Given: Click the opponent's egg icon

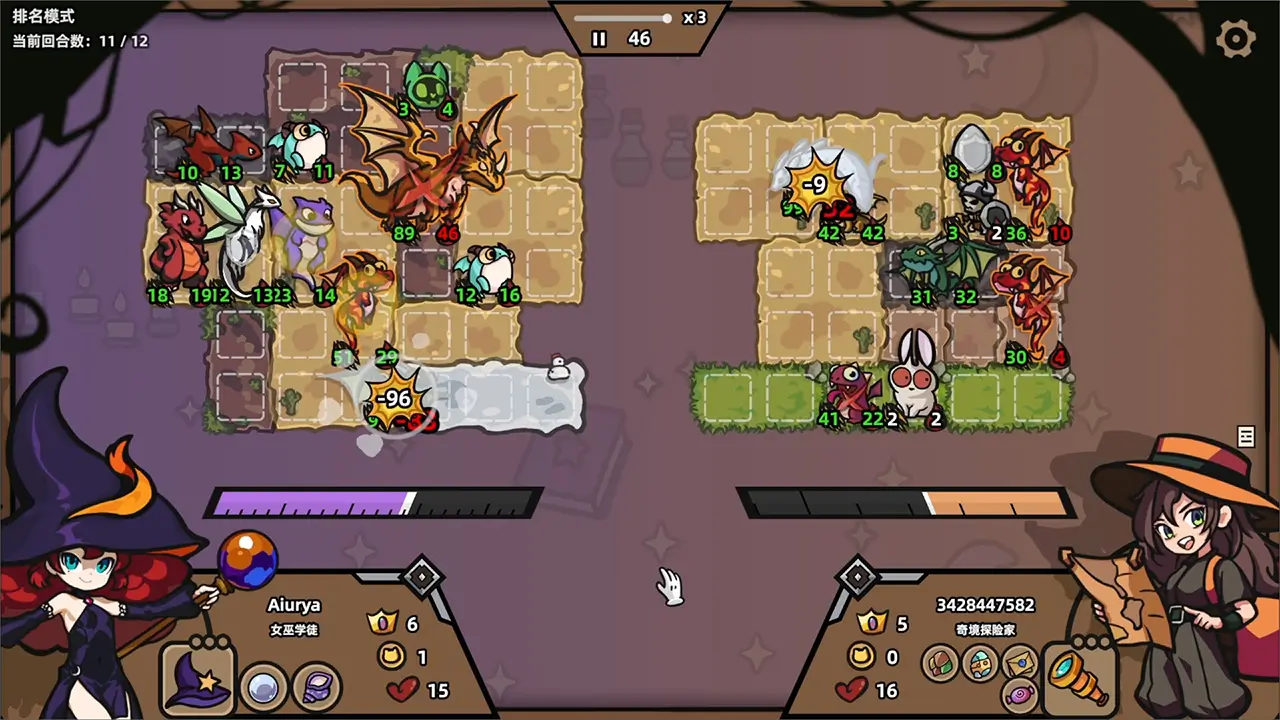Looking at the screenshot, I should pos(980,663).
